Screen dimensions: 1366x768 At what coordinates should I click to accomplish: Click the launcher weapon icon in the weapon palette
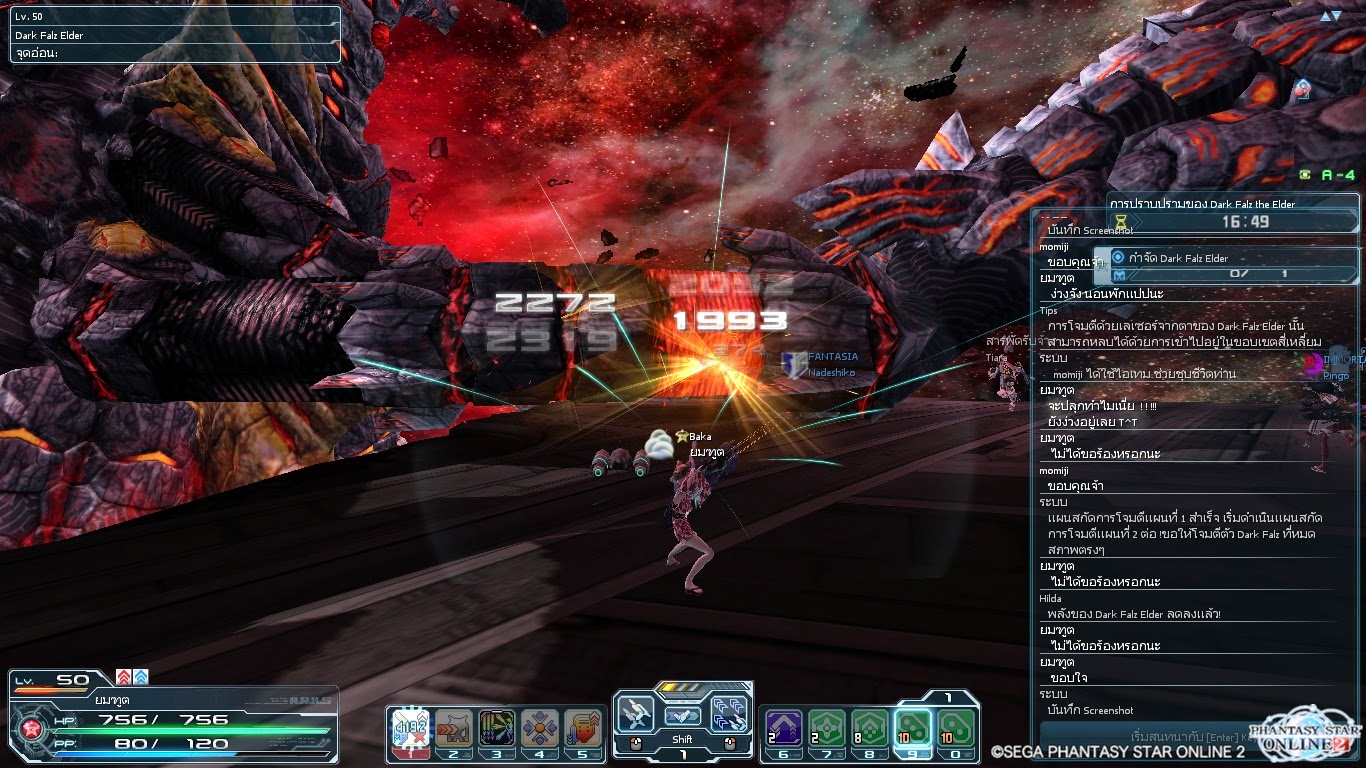point(635,714)
